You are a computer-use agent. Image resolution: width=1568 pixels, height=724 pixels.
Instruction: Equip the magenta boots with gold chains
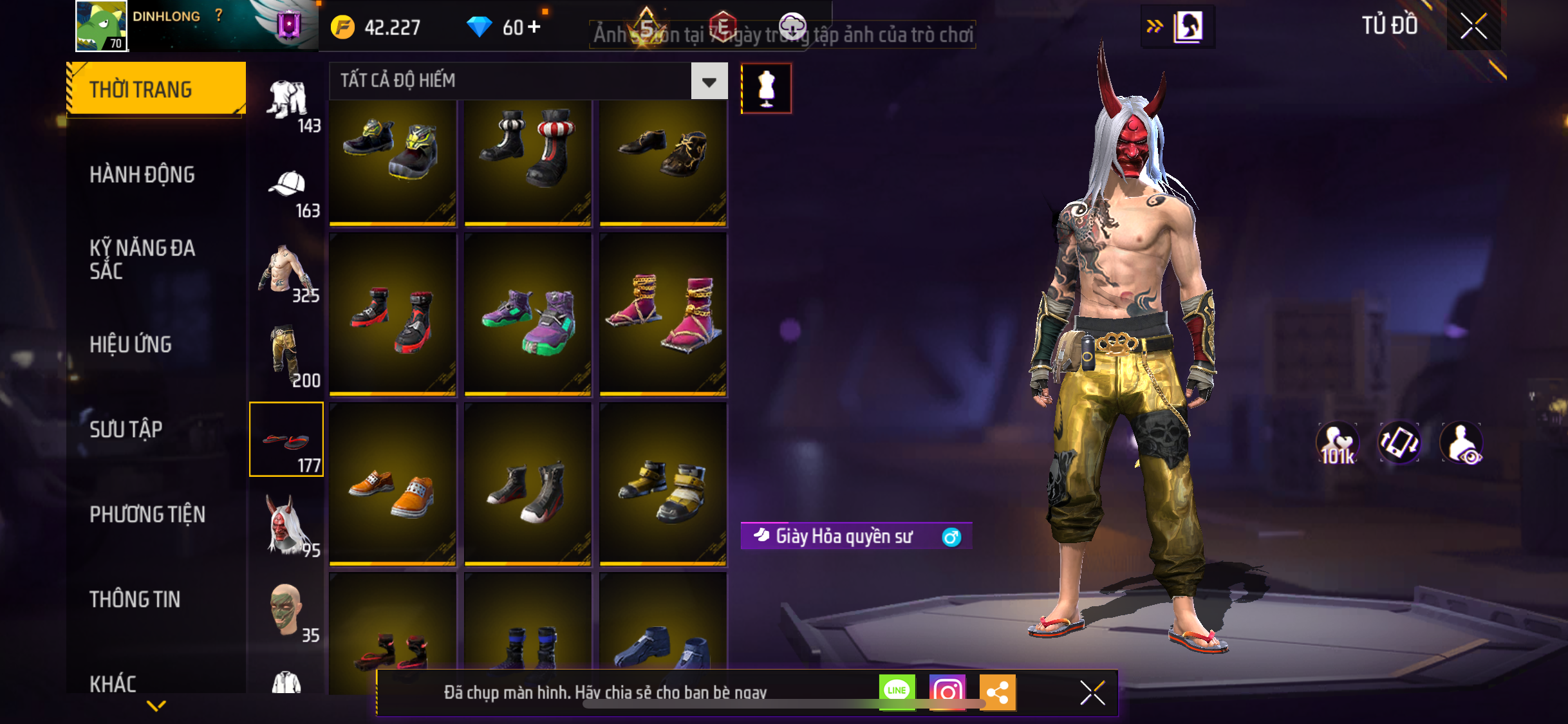click(663, 315)
